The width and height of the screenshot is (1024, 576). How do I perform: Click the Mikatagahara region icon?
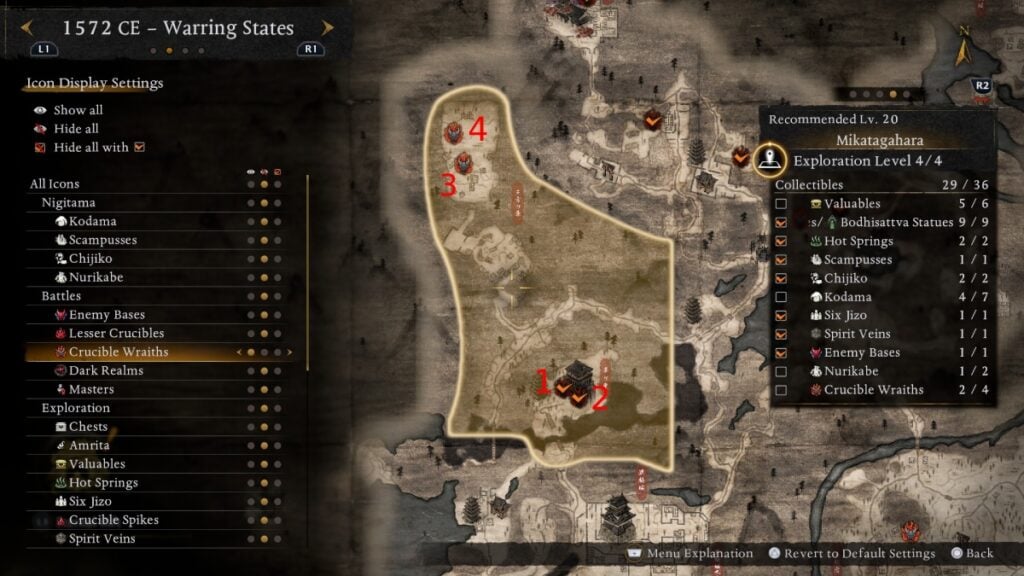point(768,157)
